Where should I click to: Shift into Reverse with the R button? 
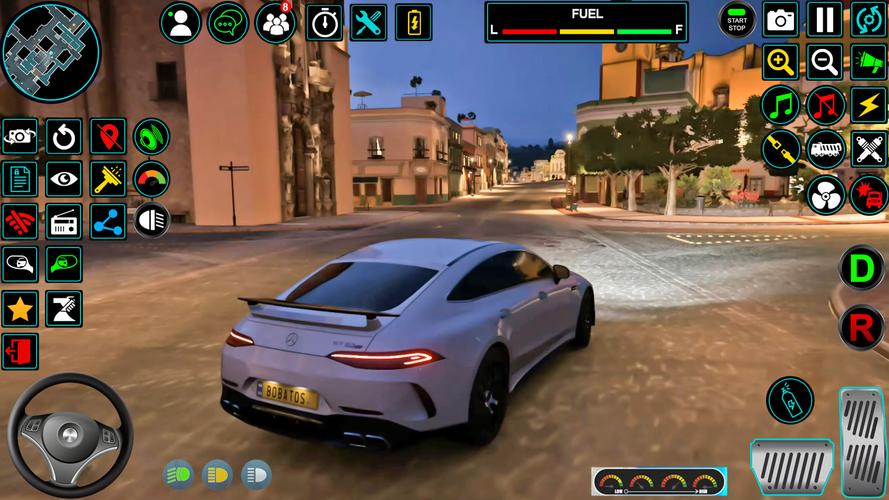pyautogui.click(x=861, y=325)
